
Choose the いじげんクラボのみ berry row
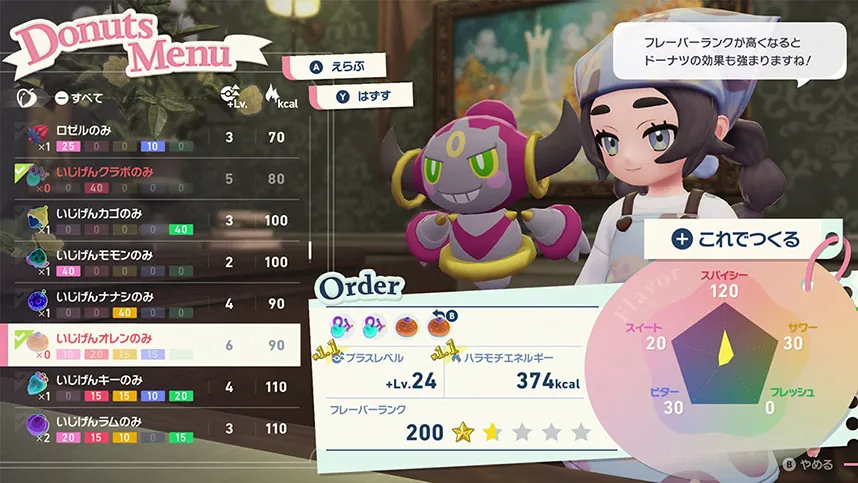150,179
